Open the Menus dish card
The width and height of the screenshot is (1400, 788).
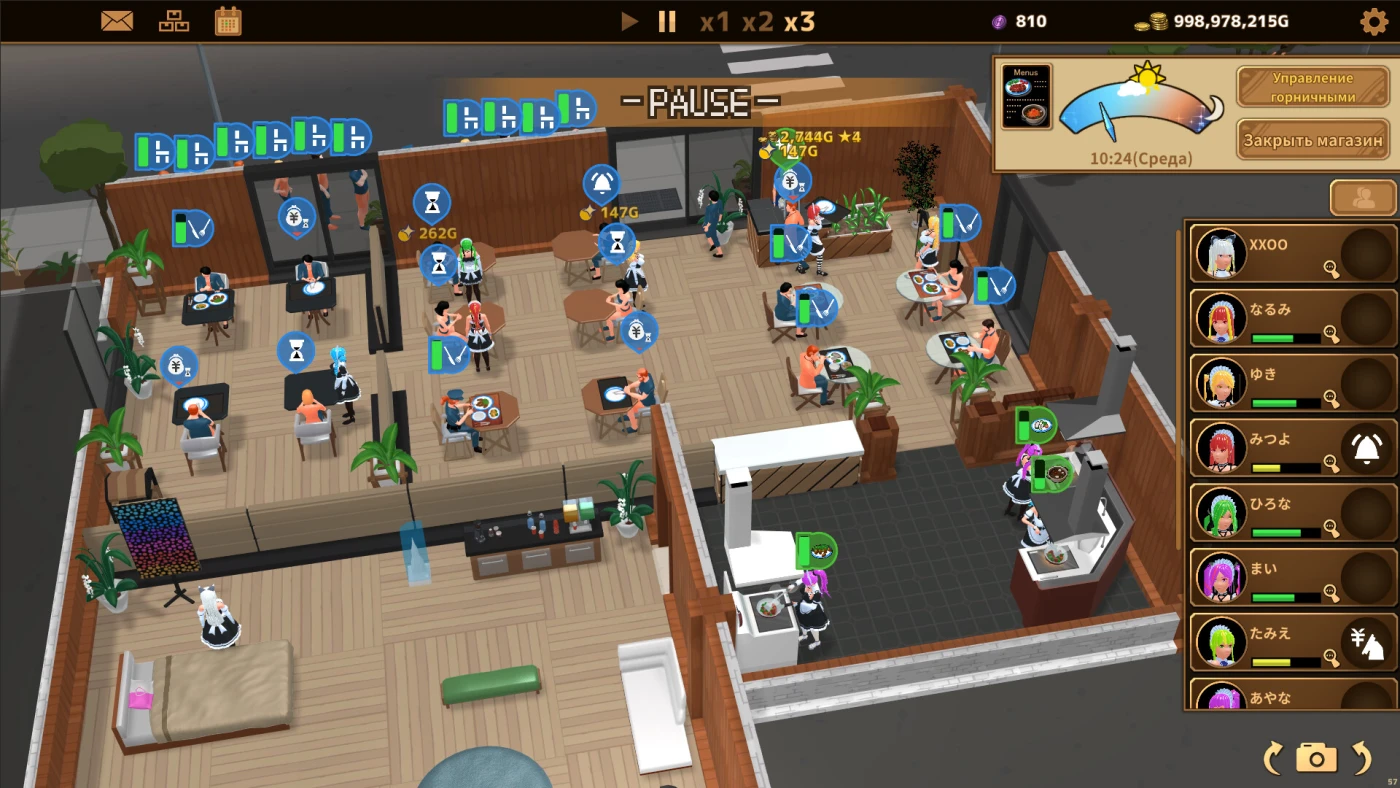tap(1026, 97)
